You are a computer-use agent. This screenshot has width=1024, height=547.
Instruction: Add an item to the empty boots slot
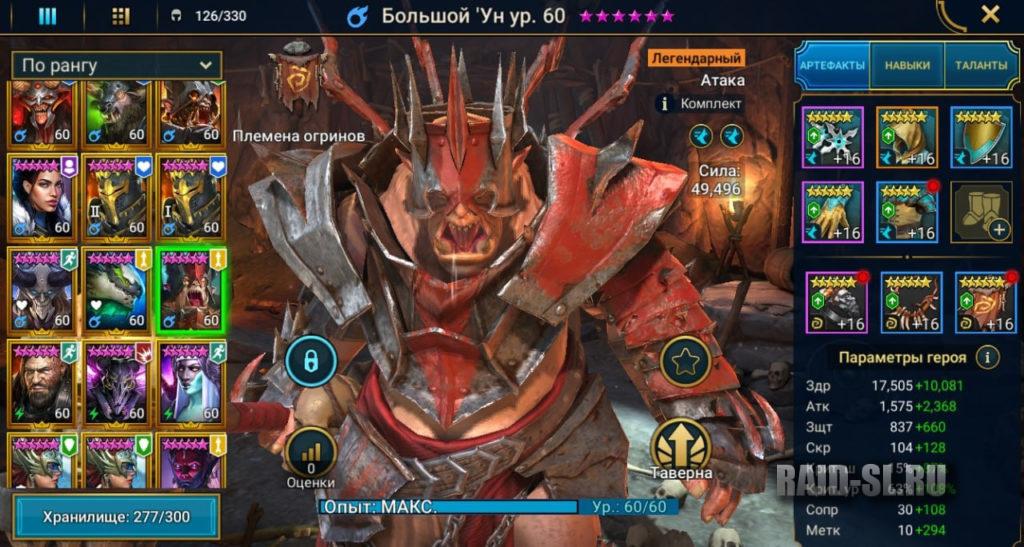coord(980,211)
